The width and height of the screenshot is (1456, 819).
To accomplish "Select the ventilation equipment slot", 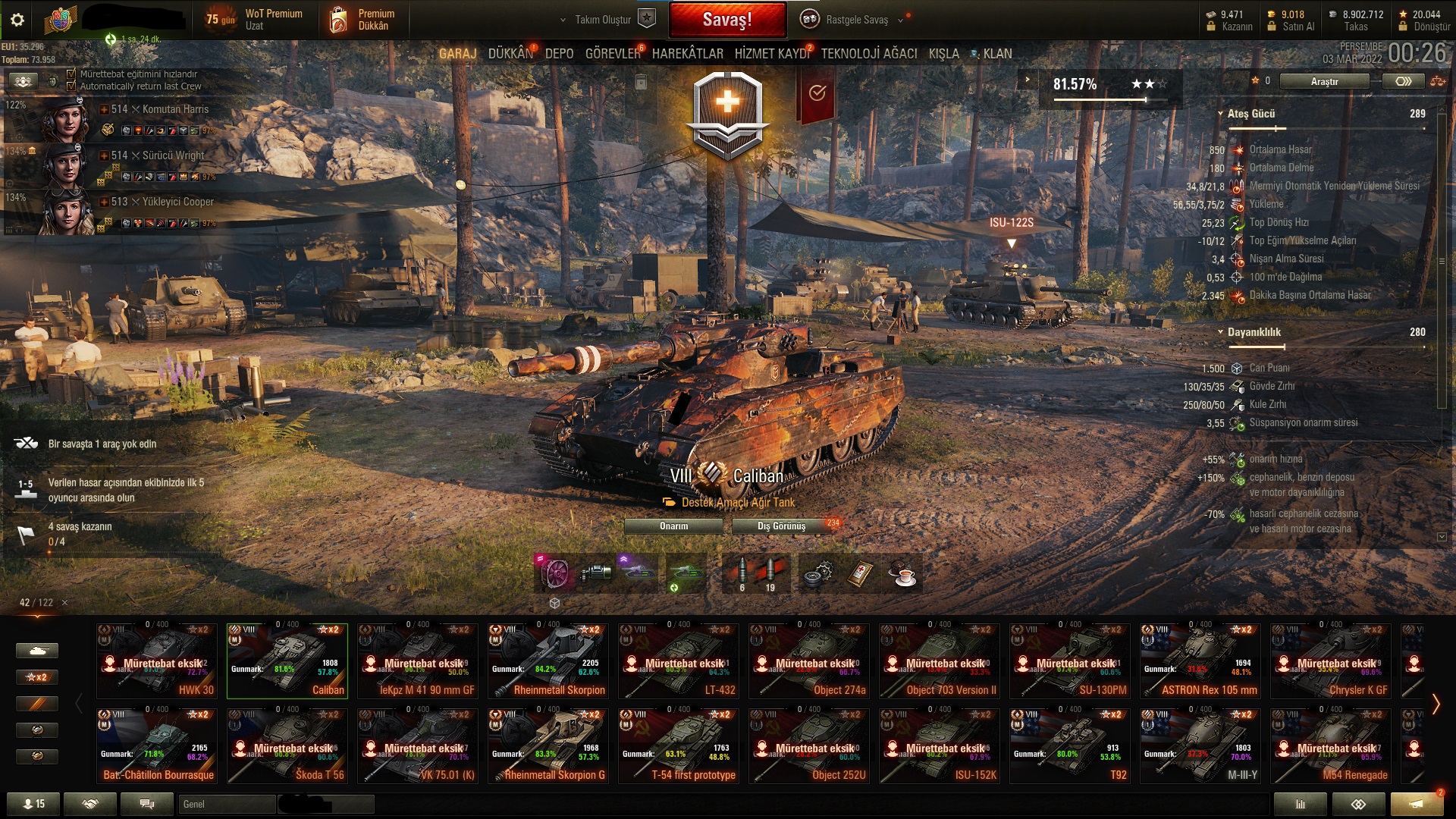I will (556, 573).
